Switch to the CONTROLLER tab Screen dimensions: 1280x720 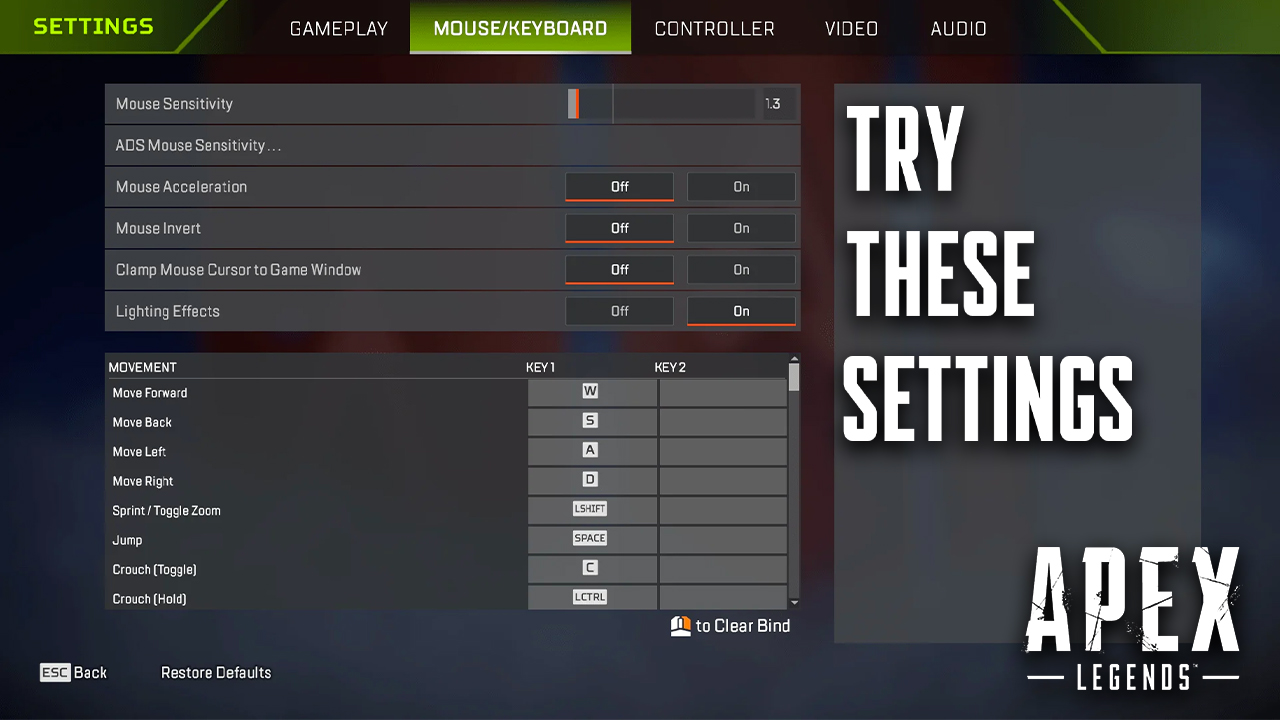pos(714,28)
